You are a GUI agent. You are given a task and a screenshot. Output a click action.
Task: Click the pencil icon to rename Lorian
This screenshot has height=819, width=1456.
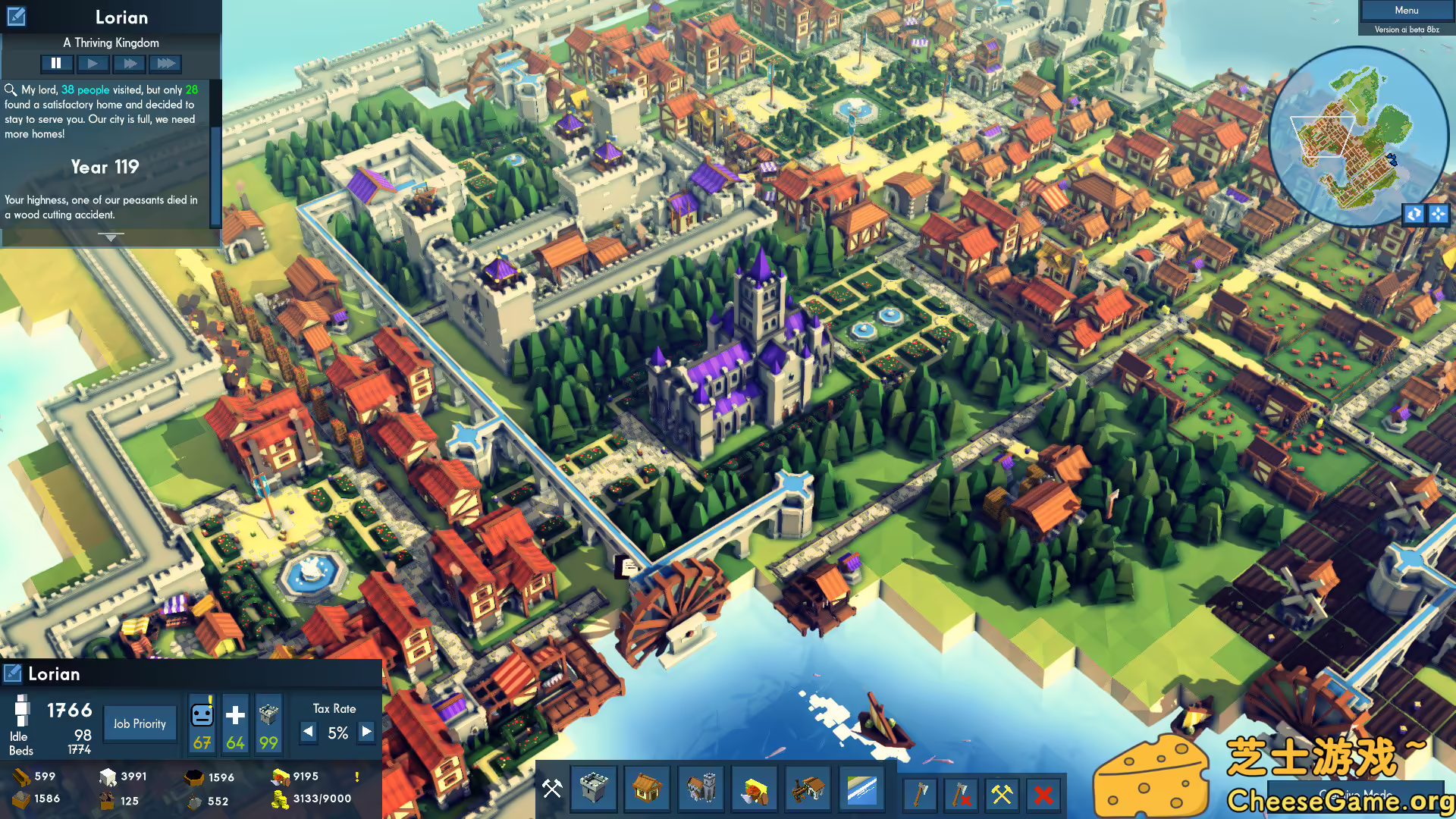coord(16,16)
